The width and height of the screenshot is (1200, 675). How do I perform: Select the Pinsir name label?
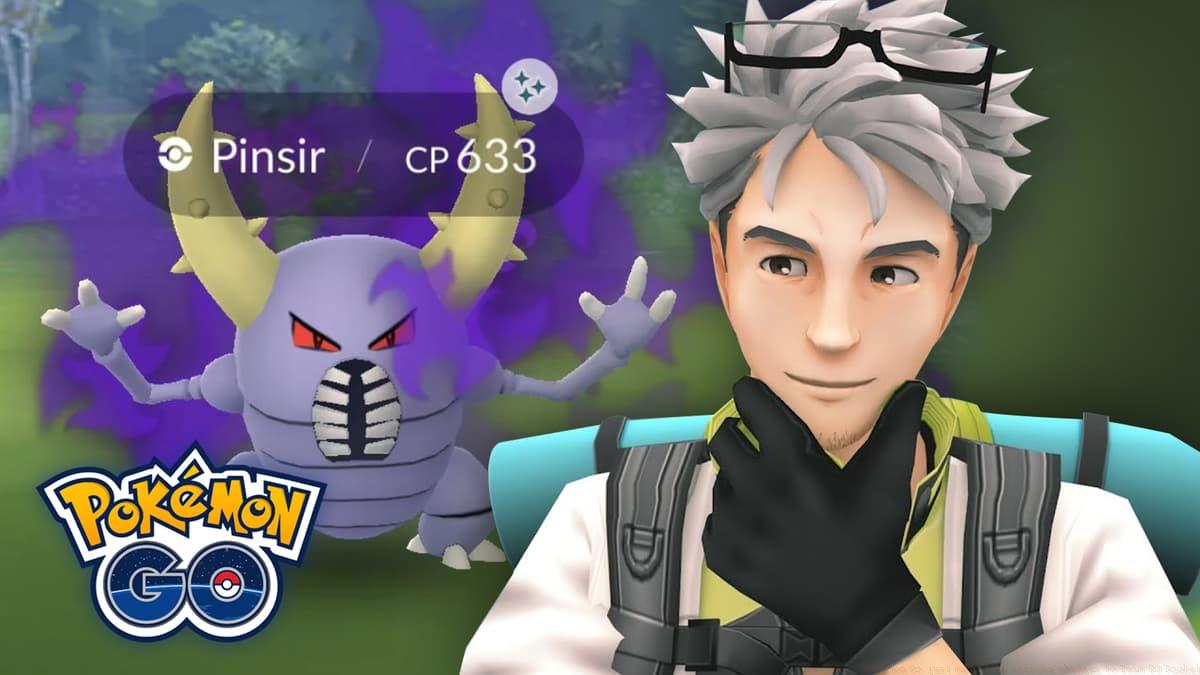[255, 155]
